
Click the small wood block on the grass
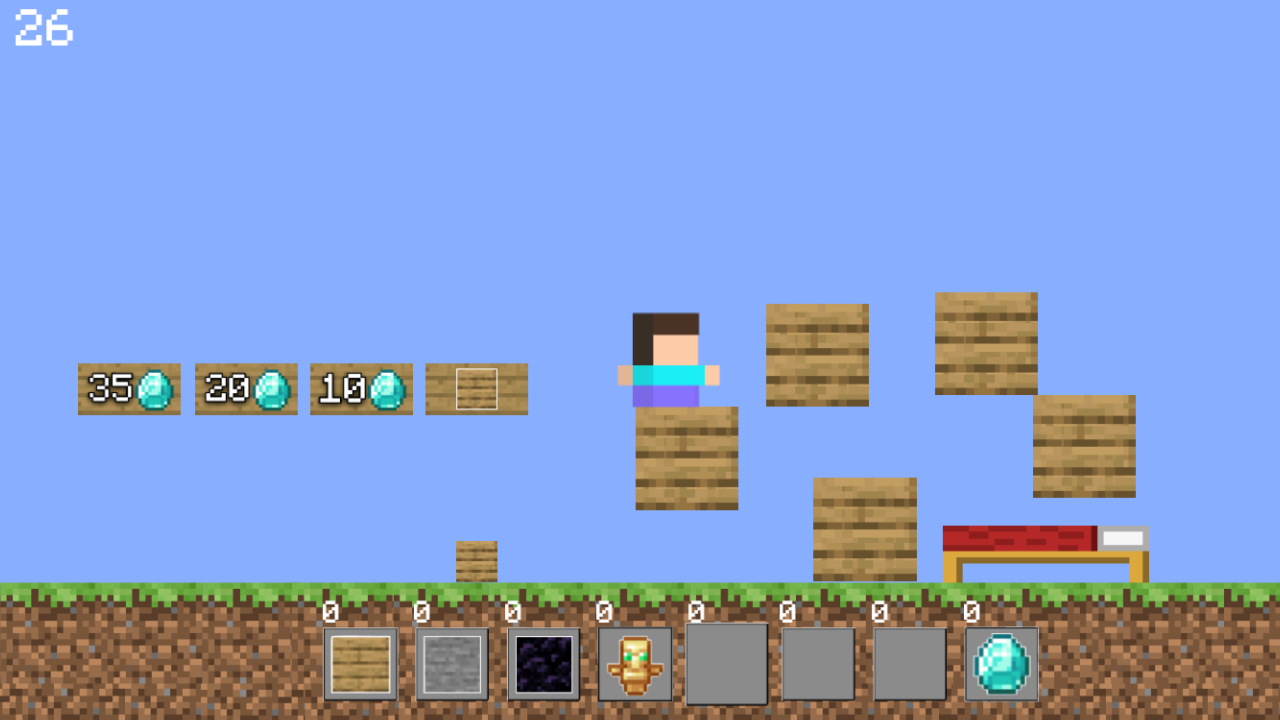point(476,560)
